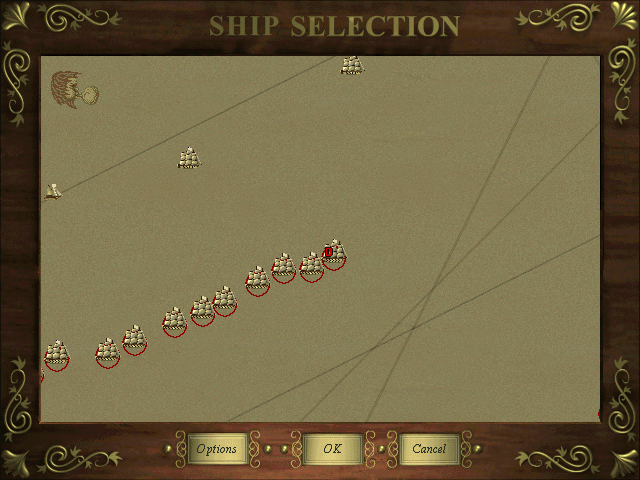Confirm ship selection with OK
Viewport: 640px width, 480px height.
point(332,449)
